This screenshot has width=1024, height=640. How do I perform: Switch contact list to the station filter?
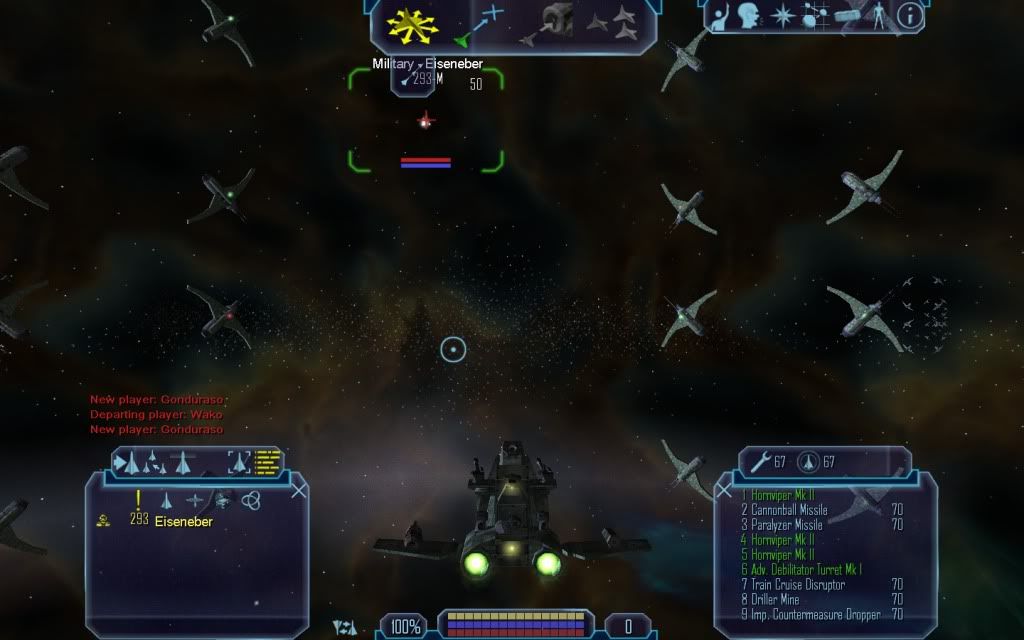[221, 500]
